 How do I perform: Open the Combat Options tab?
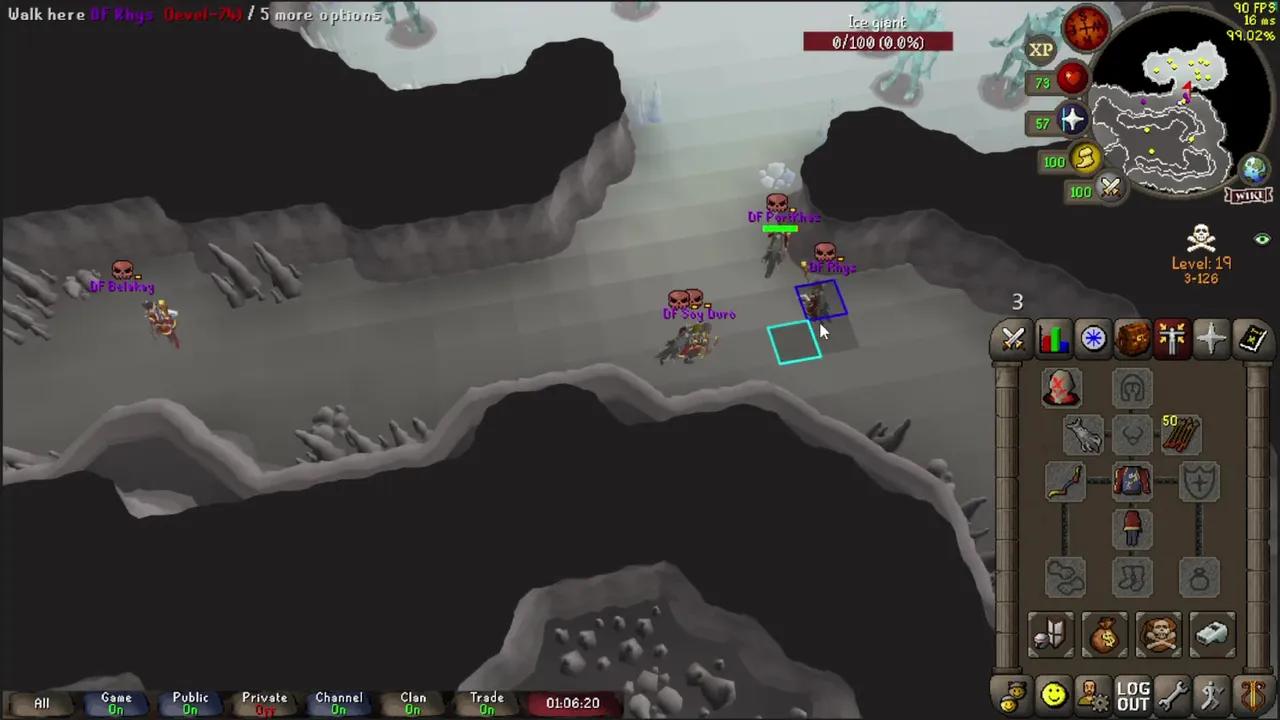(x=1011, y=339)
